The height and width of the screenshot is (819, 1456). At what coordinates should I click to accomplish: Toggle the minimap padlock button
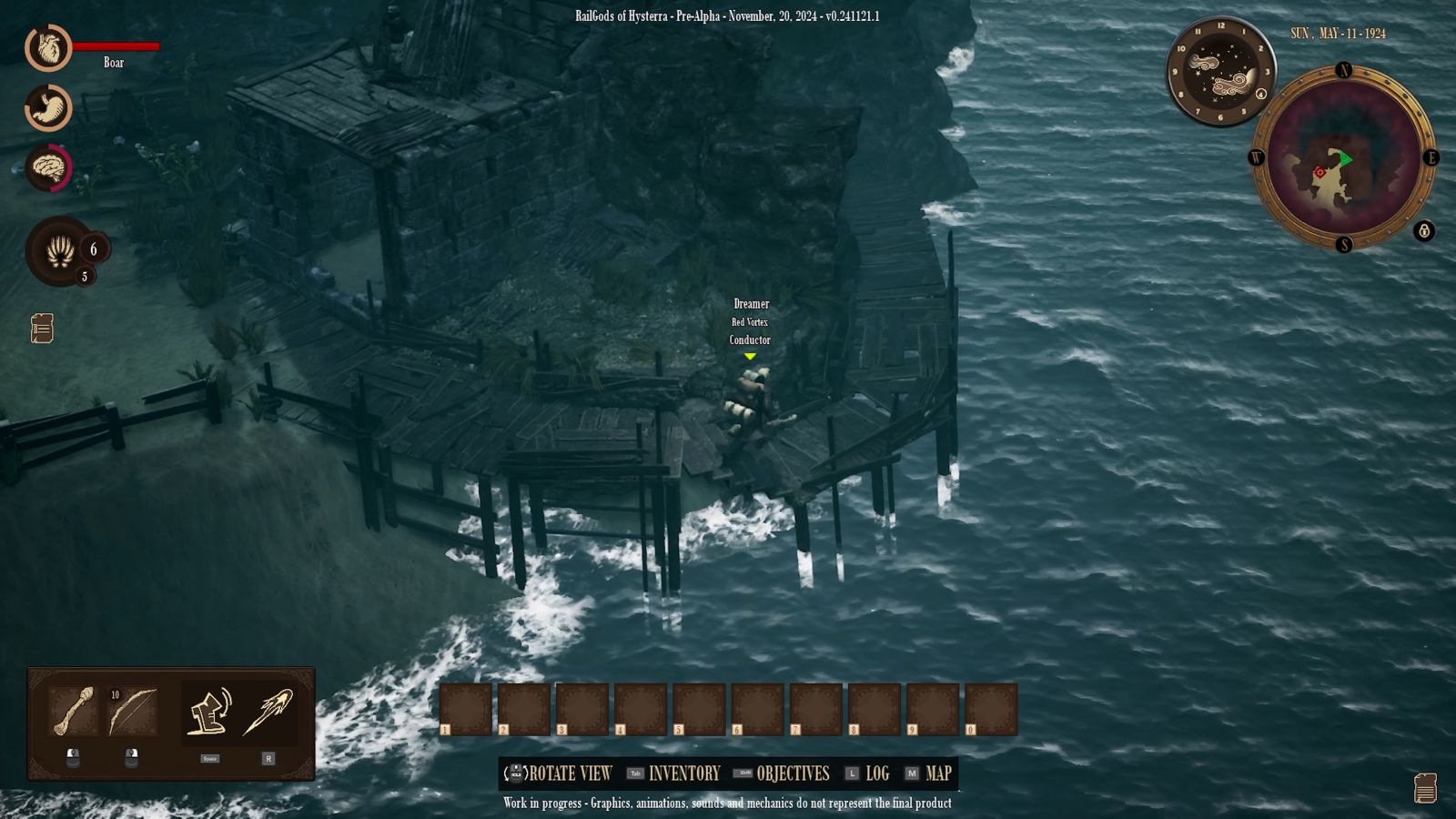point(1424,231)
